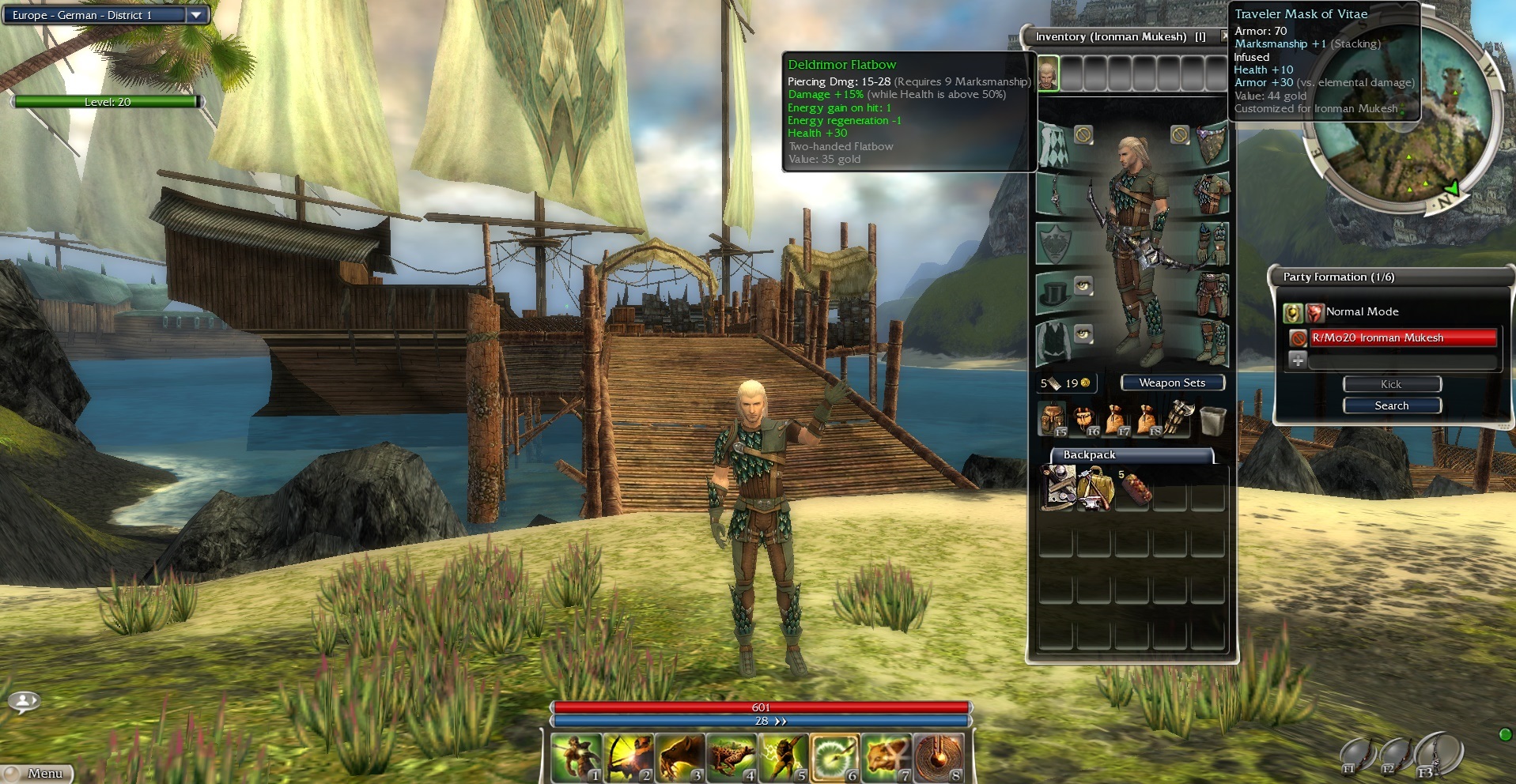
Task: Select the top hat costume slot
Action: [1053, 293]
